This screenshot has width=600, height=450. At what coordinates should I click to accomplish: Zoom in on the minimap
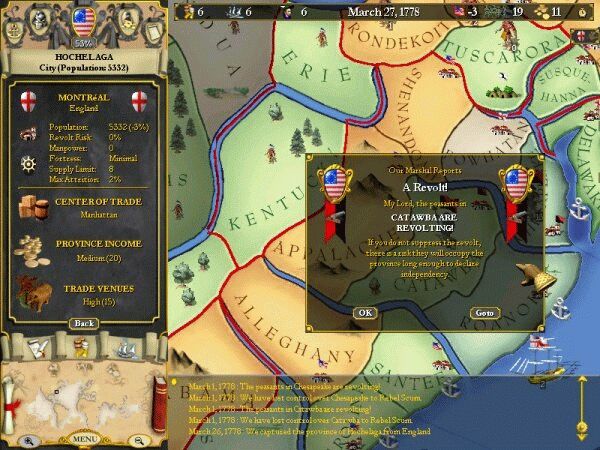(29, 440)
